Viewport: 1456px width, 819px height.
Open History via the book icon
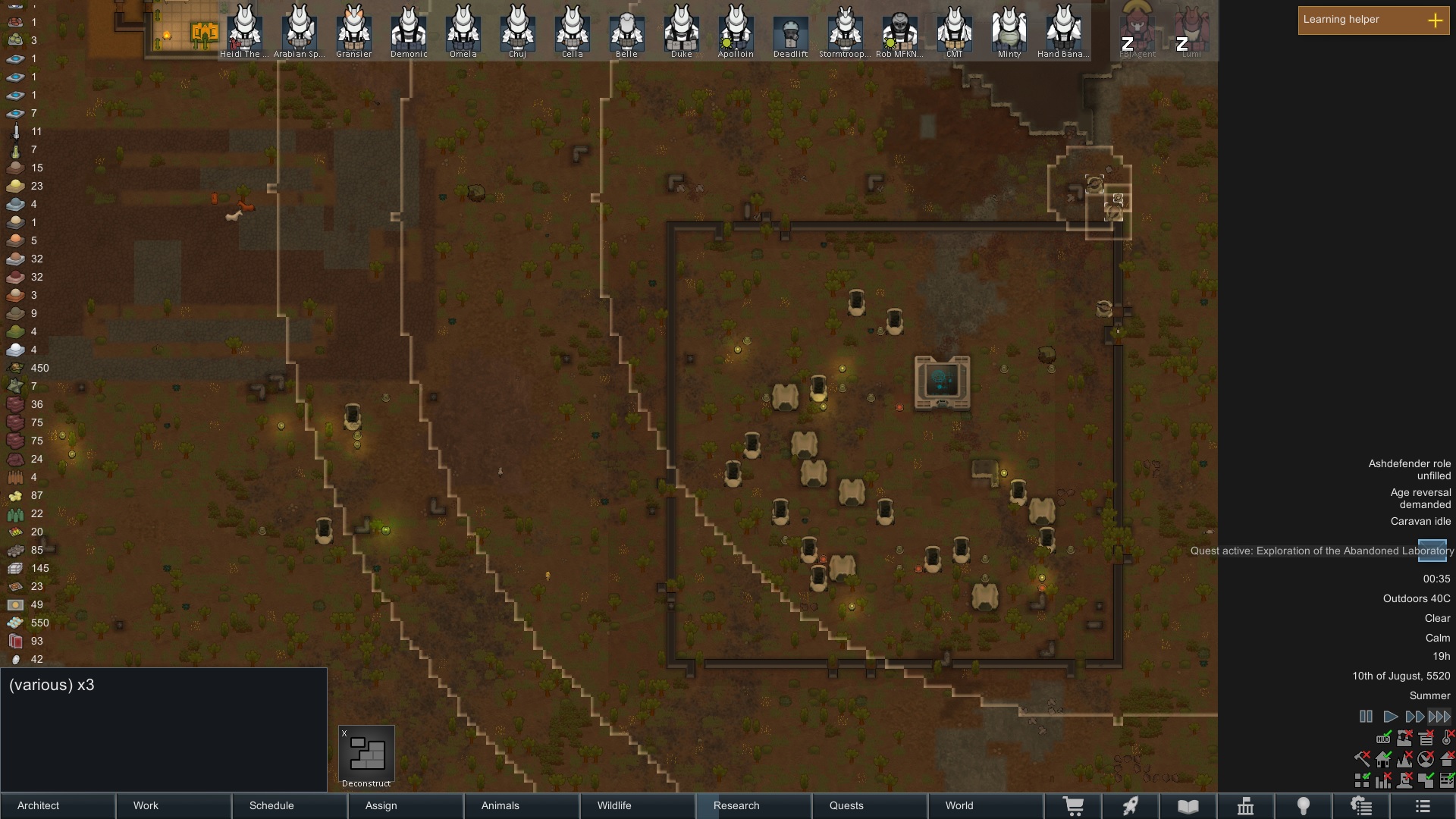click(1188, 806)
